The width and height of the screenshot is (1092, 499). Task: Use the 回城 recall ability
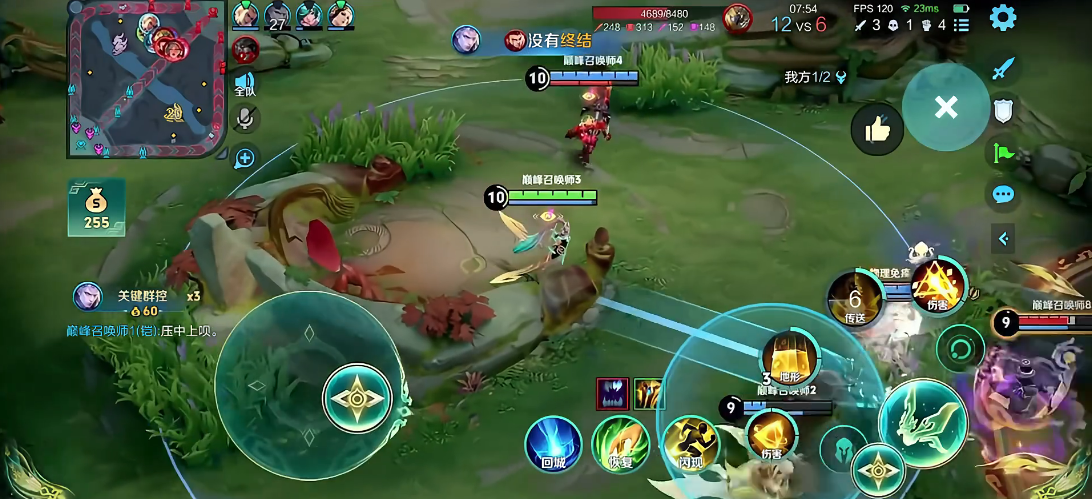[553, 442]
